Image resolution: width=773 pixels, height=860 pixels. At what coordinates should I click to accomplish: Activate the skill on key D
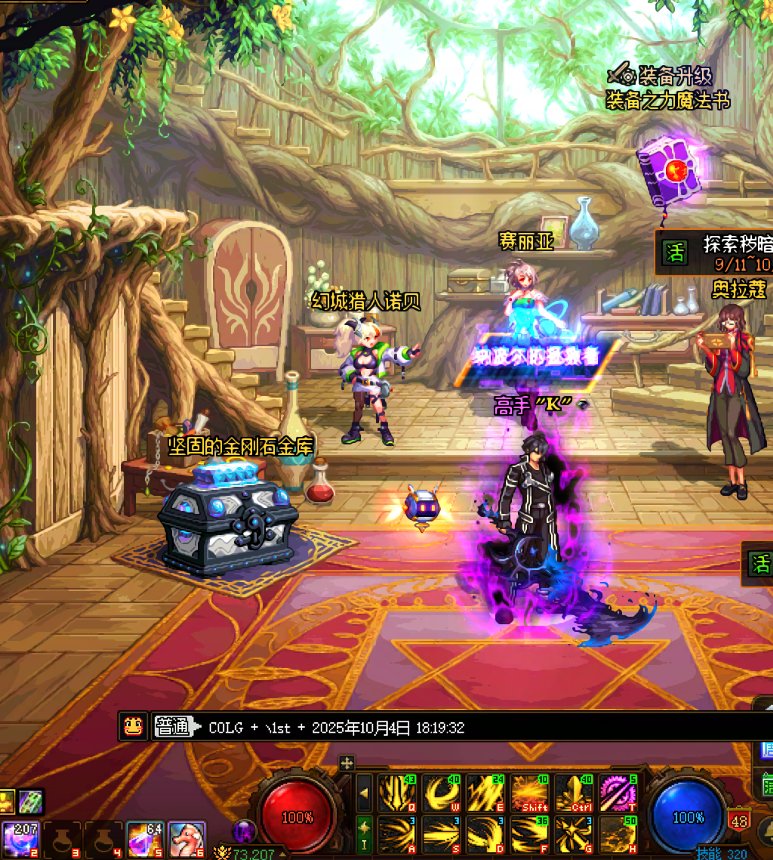click(x=485, y=834)
